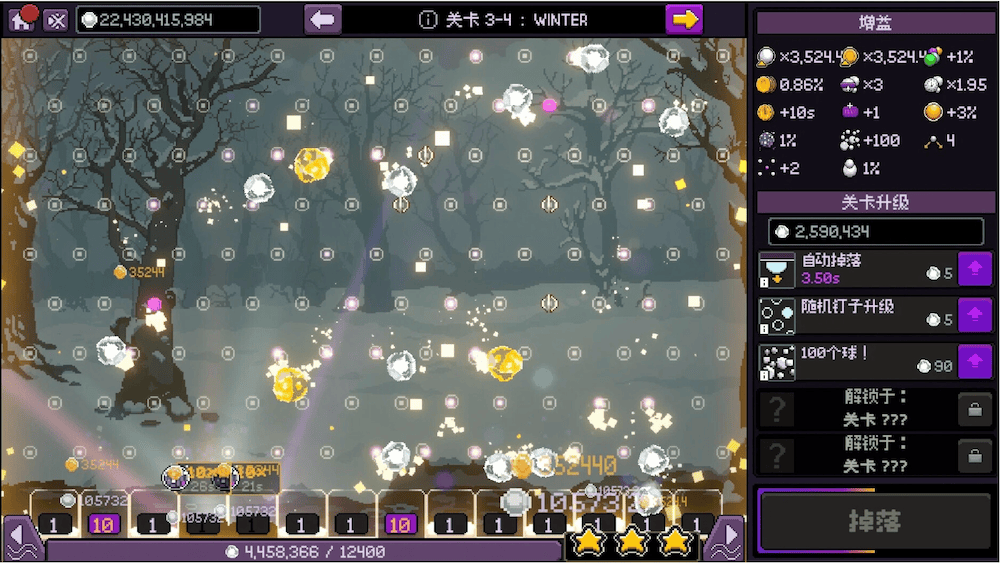Click the three gold stars rating

(632, 541)
